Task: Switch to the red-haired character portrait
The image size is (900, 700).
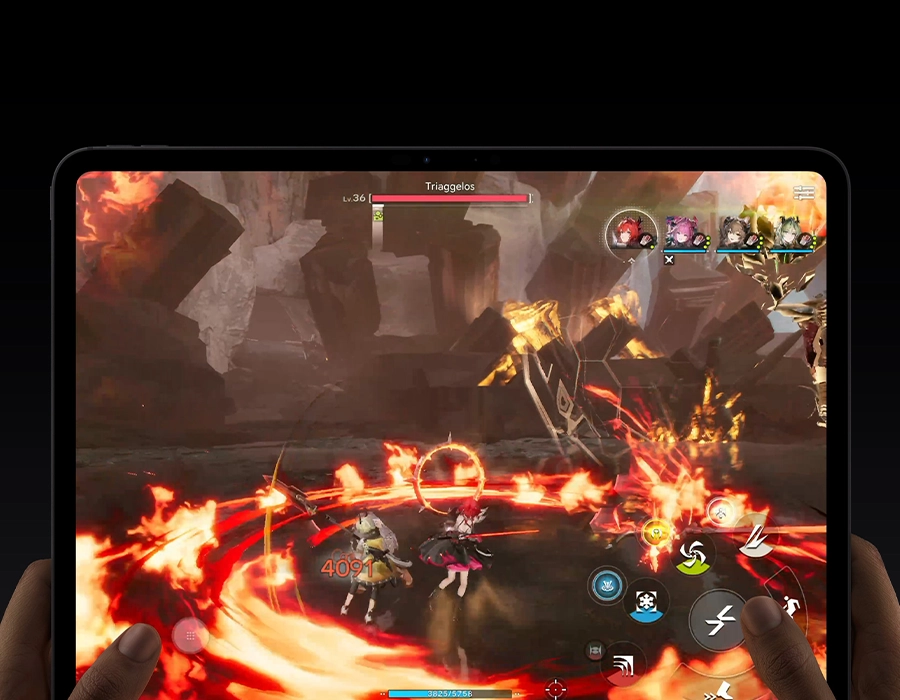Action: point(631,232)
